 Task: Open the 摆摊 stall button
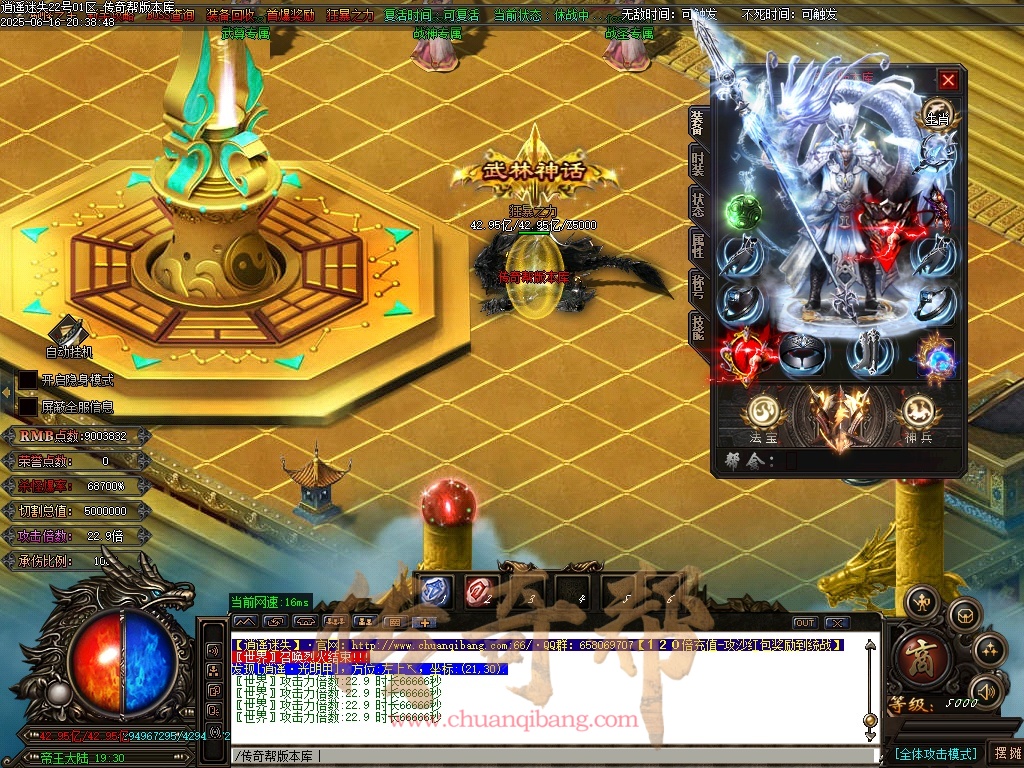point(1004,753)
